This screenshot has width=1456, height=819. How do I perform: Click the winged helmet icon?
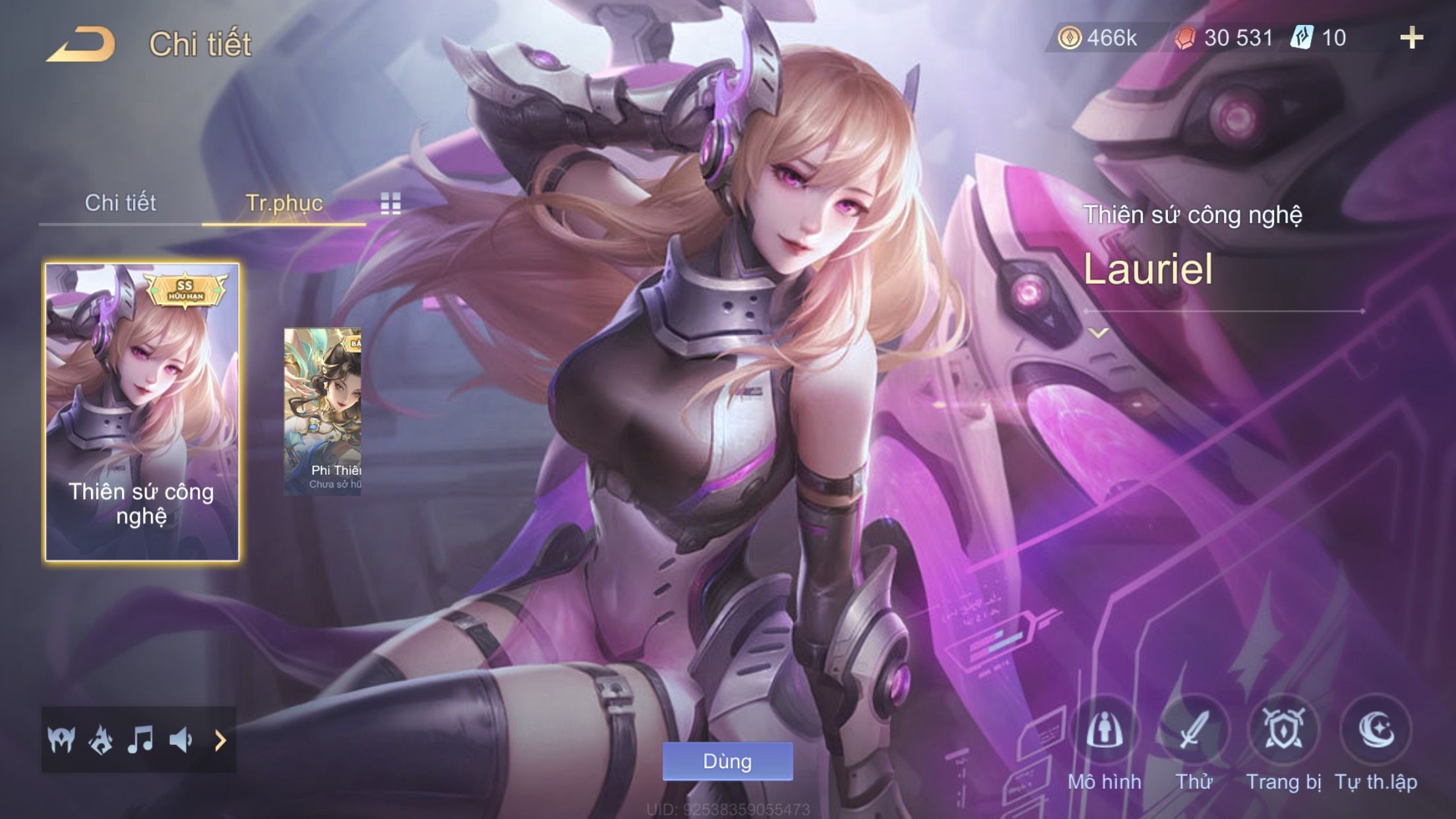61,740
